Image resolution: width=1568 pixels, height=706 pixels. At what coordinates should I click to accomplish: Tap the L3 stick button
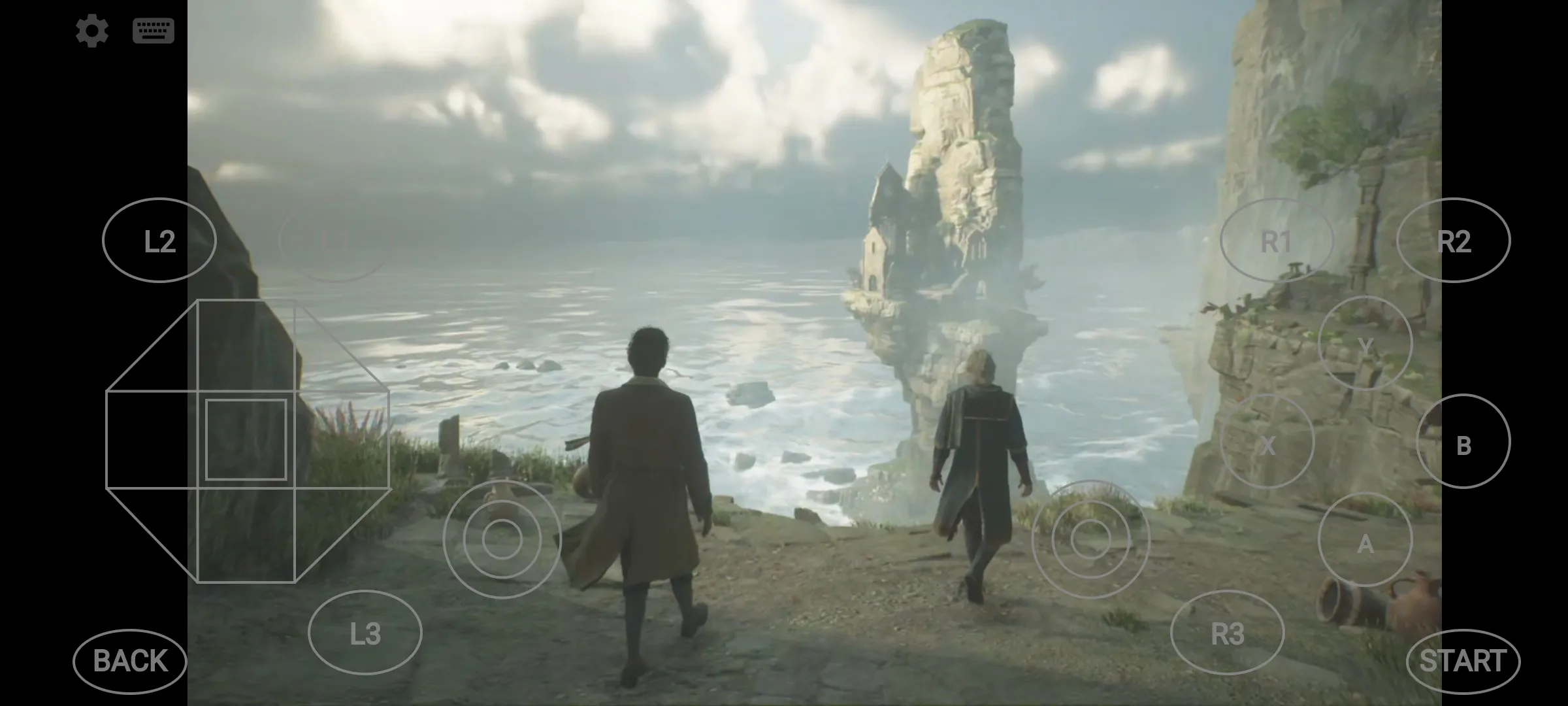tap(365, 632)
